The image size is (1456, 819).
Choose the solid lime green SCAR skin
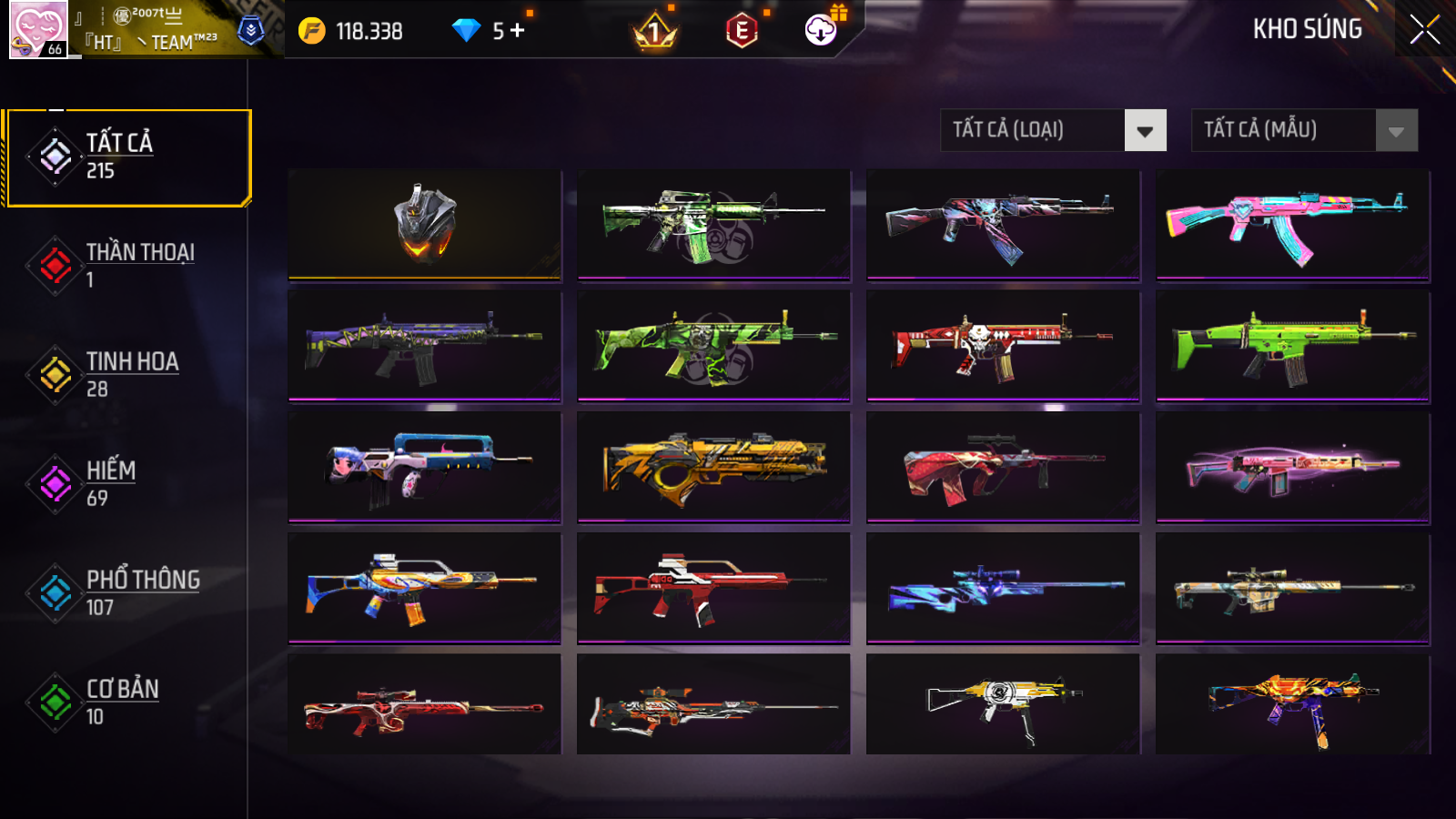(1292, 345)
